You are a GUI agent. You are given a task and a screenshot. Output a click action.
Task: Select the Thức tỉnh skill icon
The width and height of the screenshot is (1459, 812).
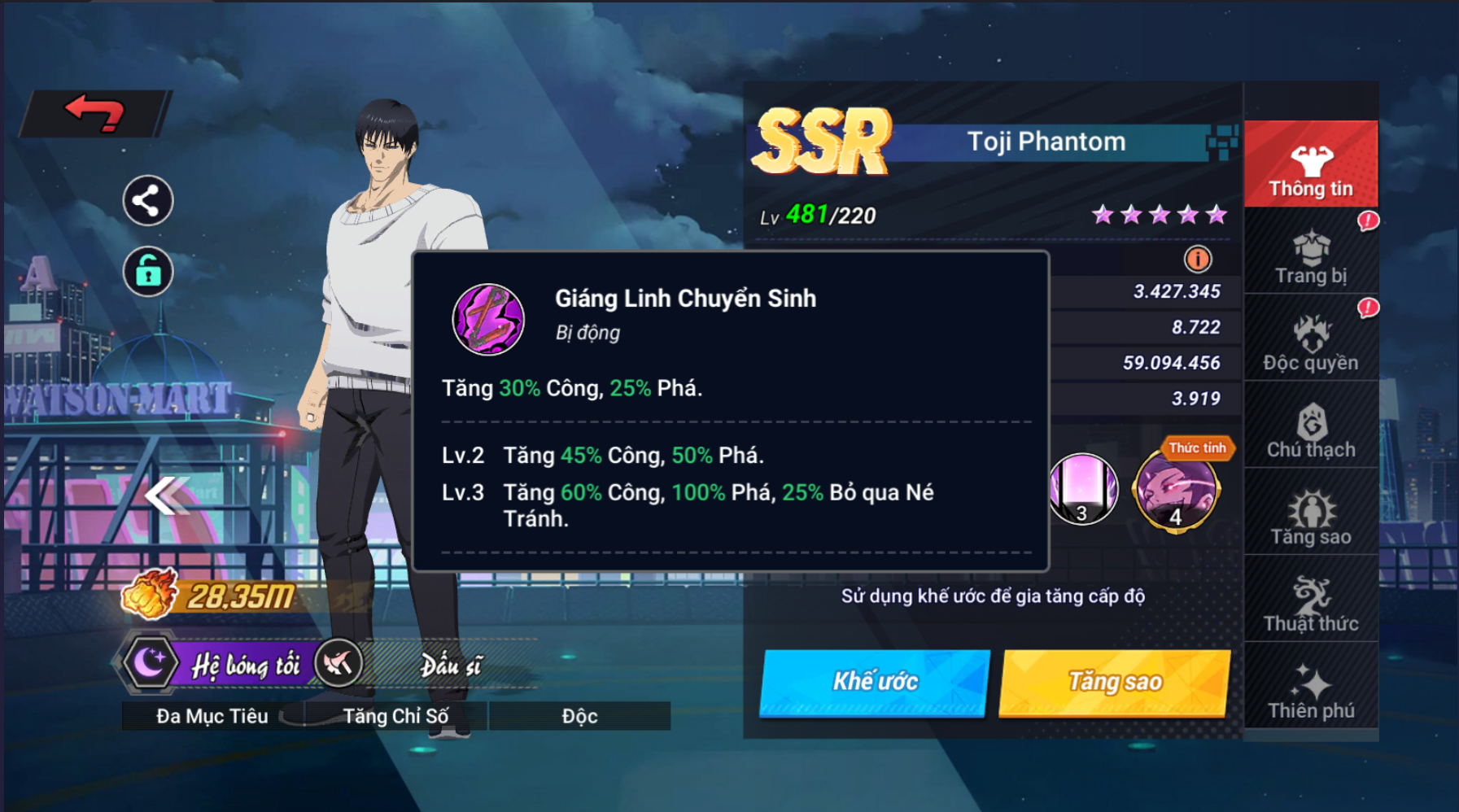[1176, 491]
